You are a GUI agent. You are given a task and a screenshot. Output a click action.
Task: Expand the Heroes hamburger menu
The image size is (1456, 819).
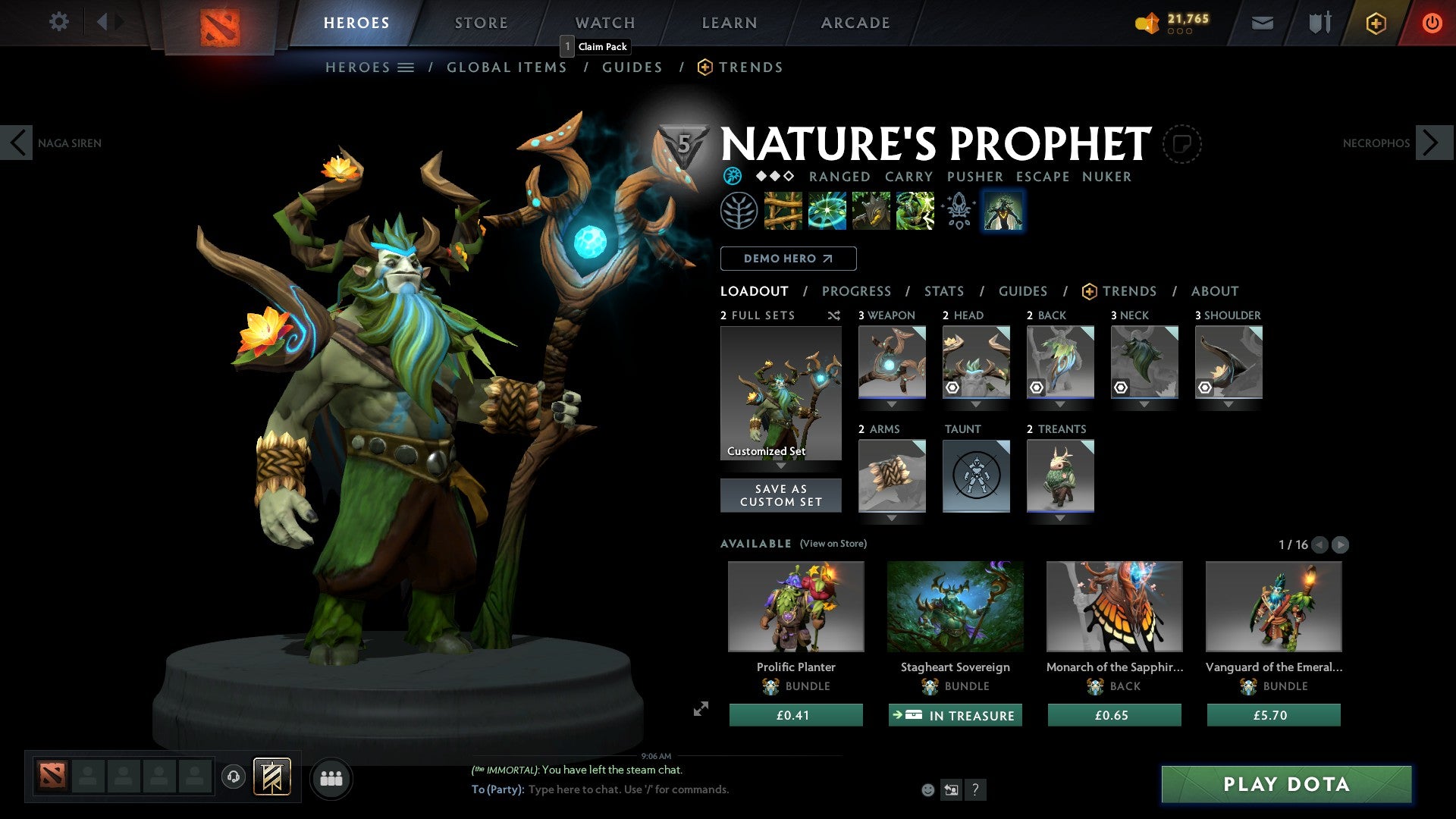[406, 67]
